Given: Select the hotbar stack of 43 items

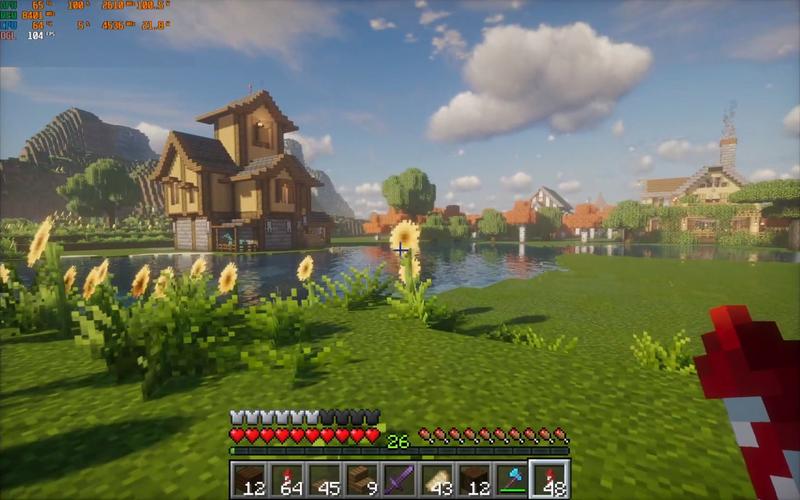Looking at the screenshot, I should 437,479.
